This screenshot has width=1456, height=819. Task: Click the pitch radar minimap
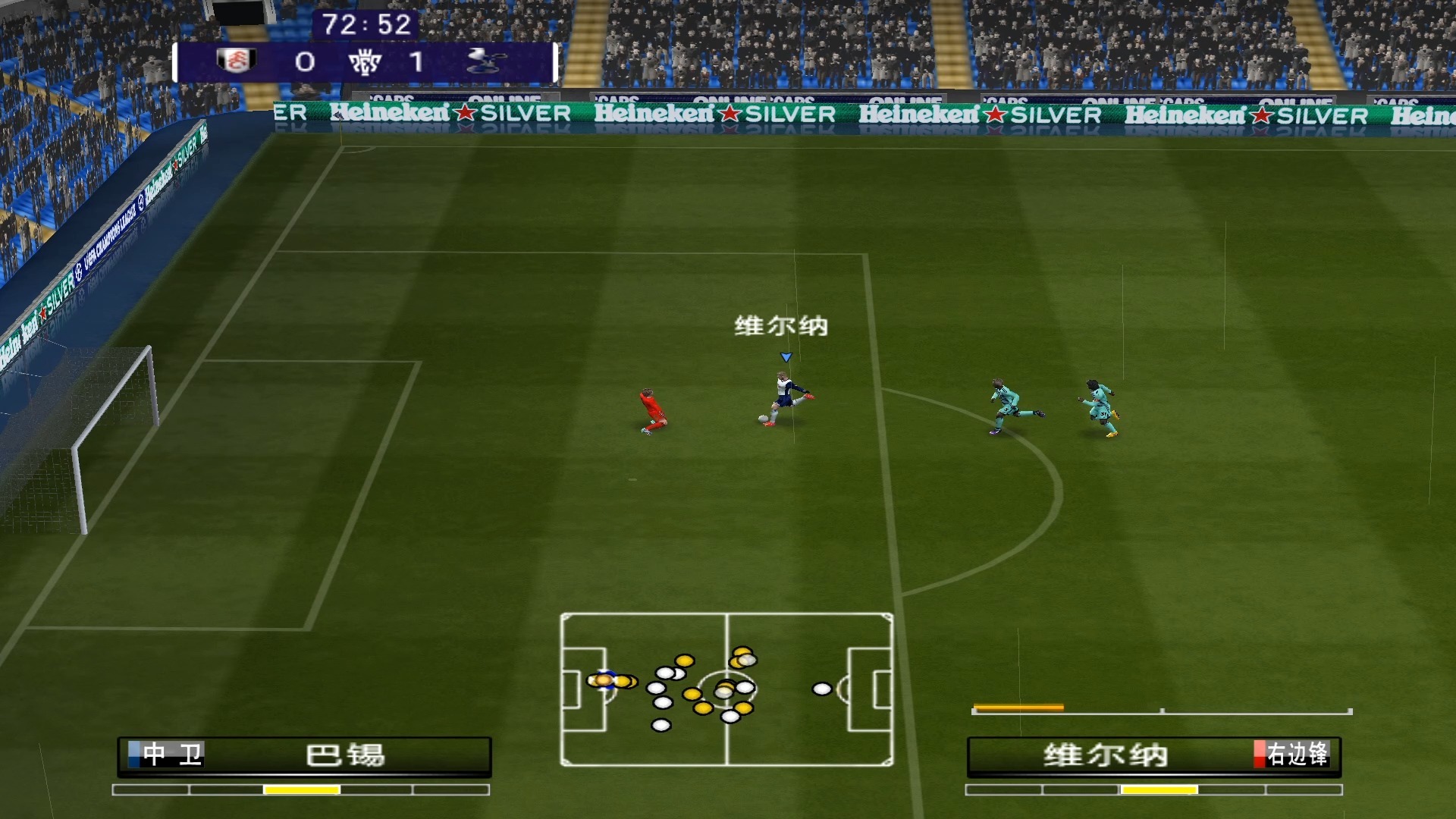click(726, 689)
